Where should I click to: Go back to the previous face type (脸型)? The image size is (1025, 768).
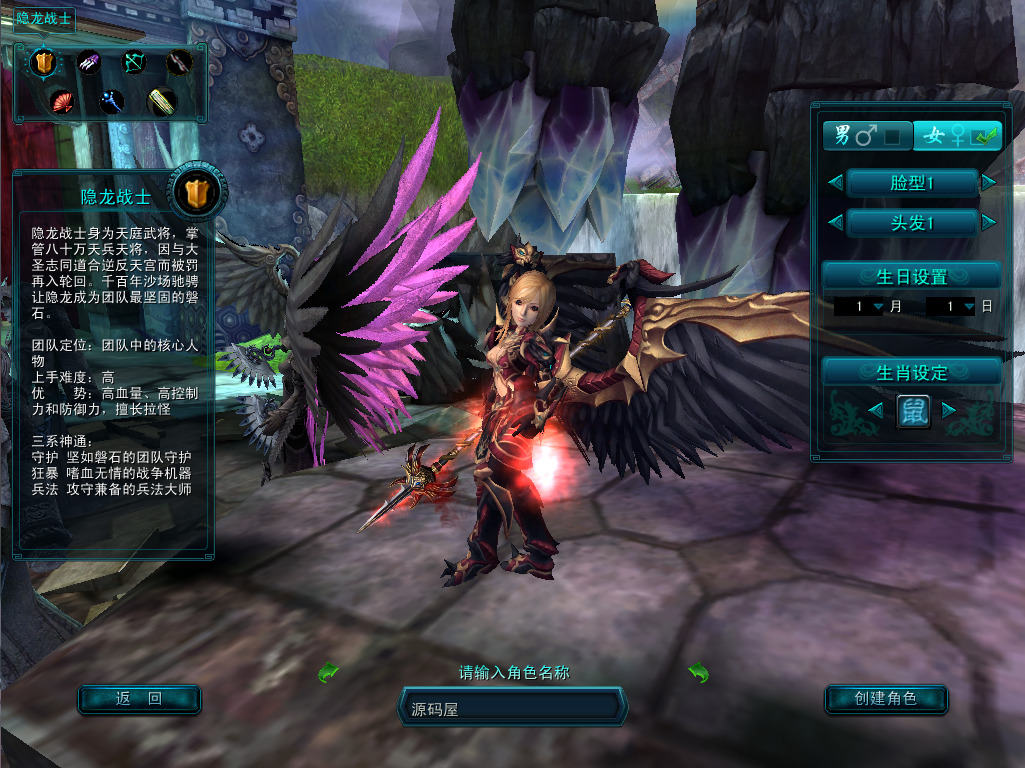pyautogui.click(x=835, y=182)
